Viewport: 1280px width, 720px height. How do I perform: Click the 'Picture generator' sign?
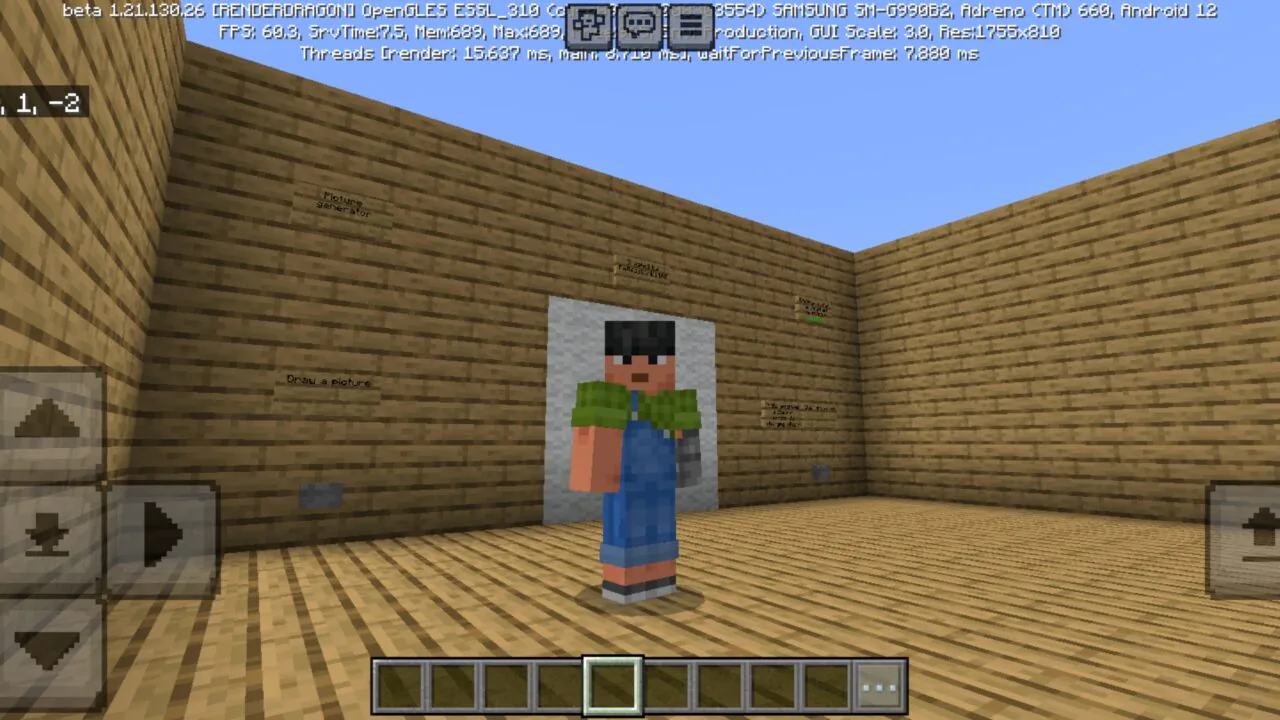pyautogui.click(x=344, y=203)
